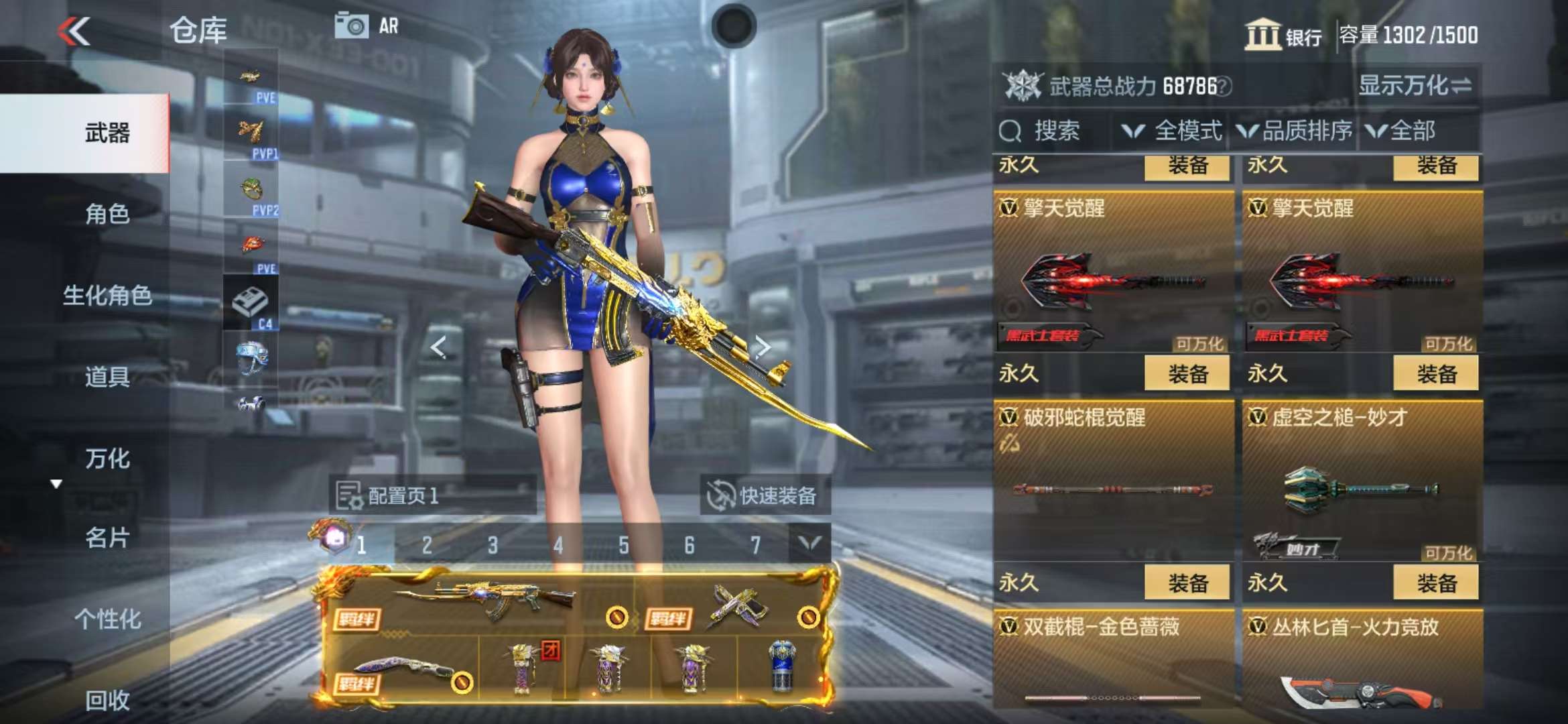The width and height of the screenshot is (1568, 724).
Task: Open the 名片 name card tab
Action: point(107,538)
